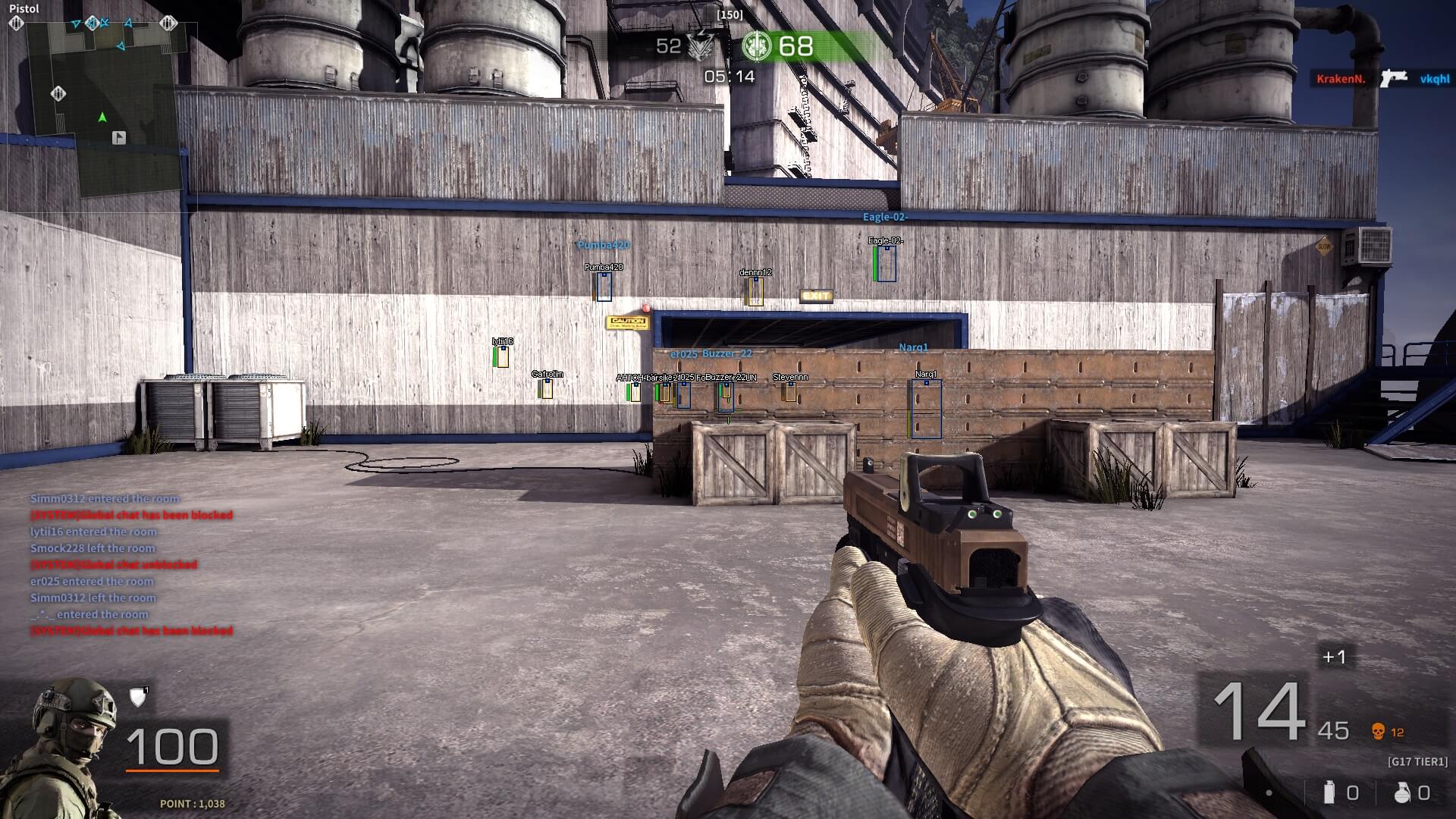Select the green team emblem
This screenshot has width=1456, height=819.
click(x=756, y=46)
